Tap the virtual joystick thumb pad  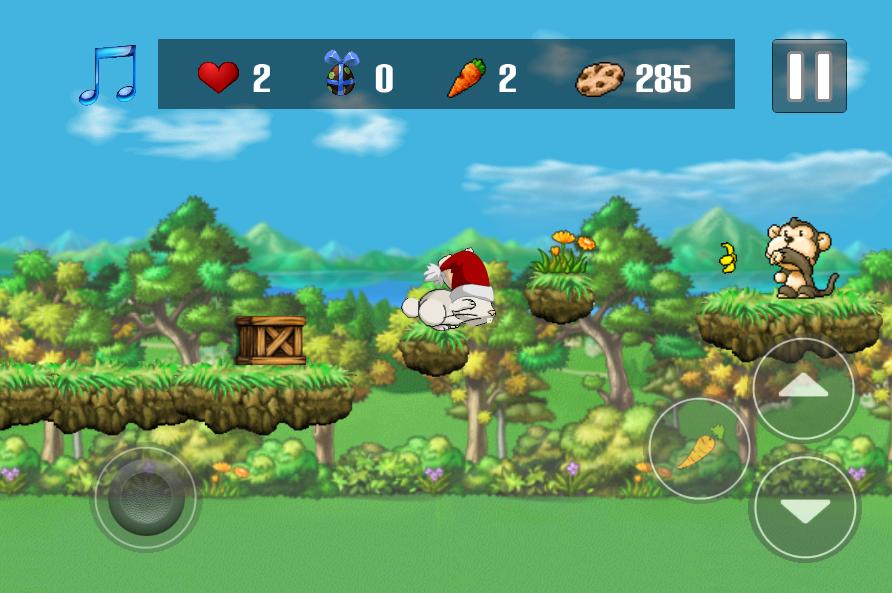point(146,497)
